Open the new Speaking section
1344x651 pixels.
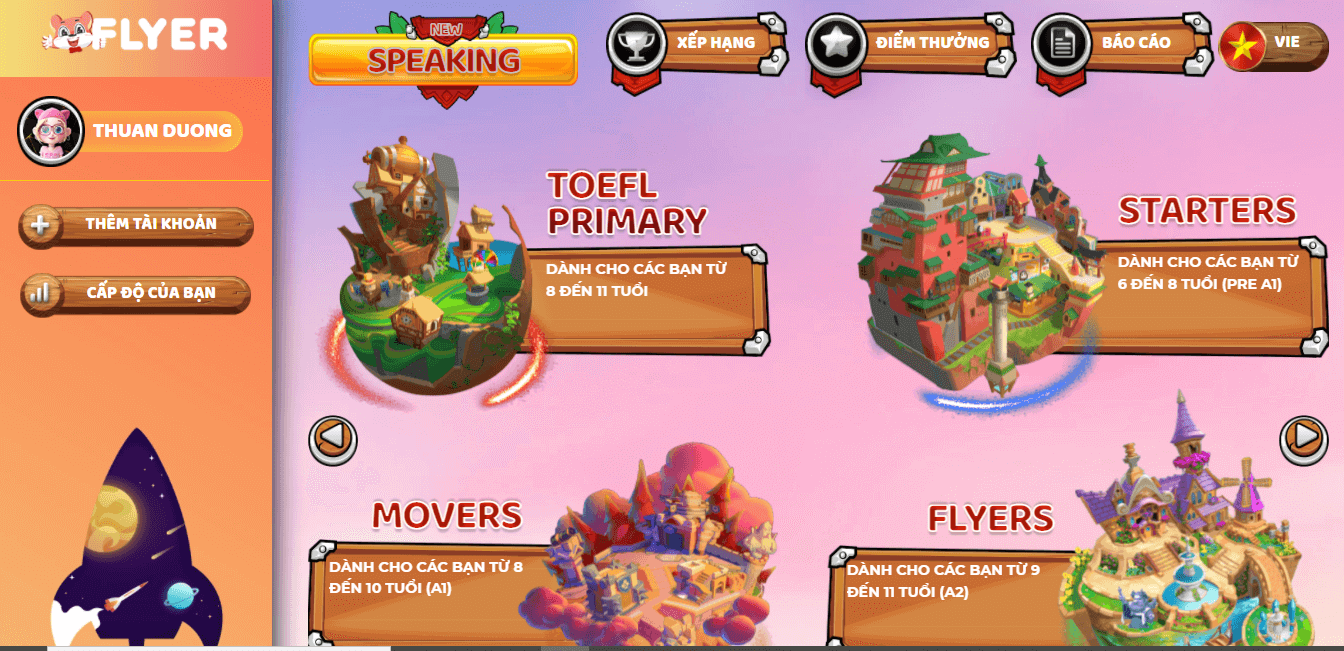(443, 60)
